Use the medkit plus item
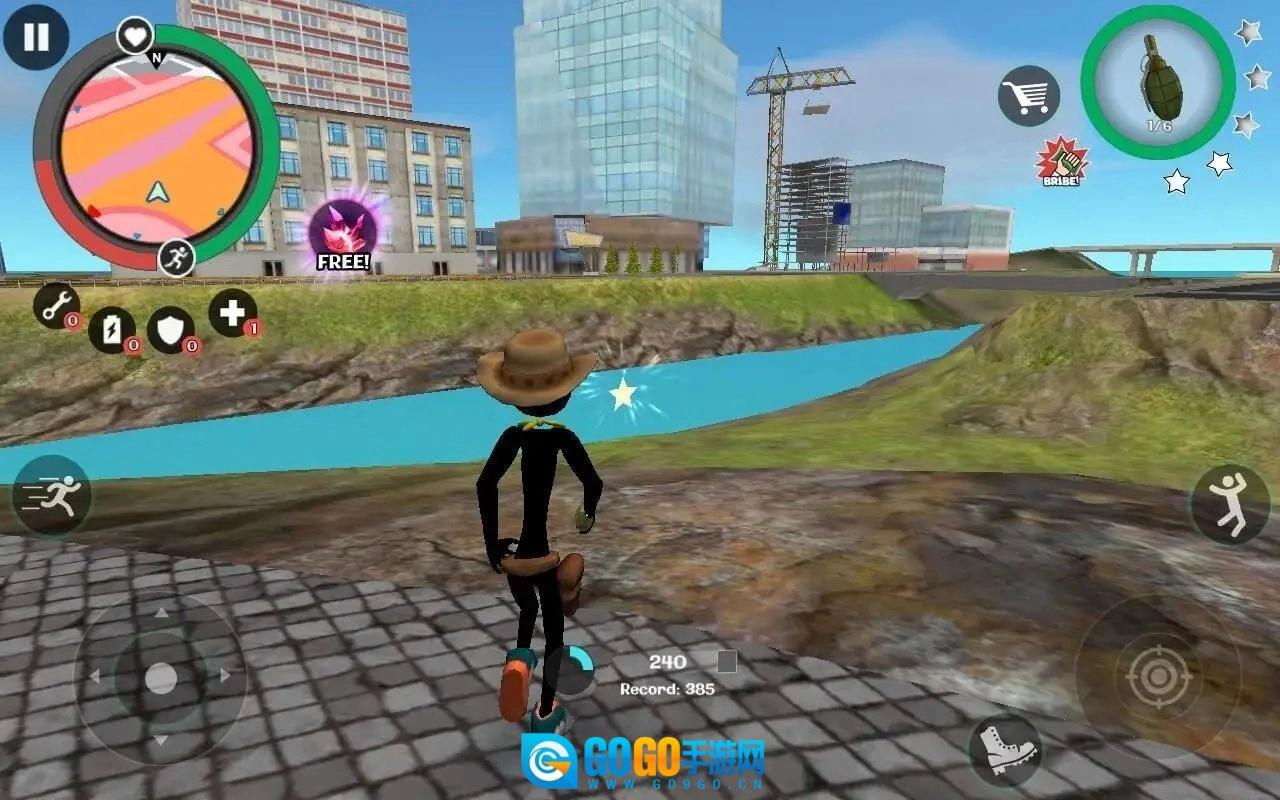 232,313
